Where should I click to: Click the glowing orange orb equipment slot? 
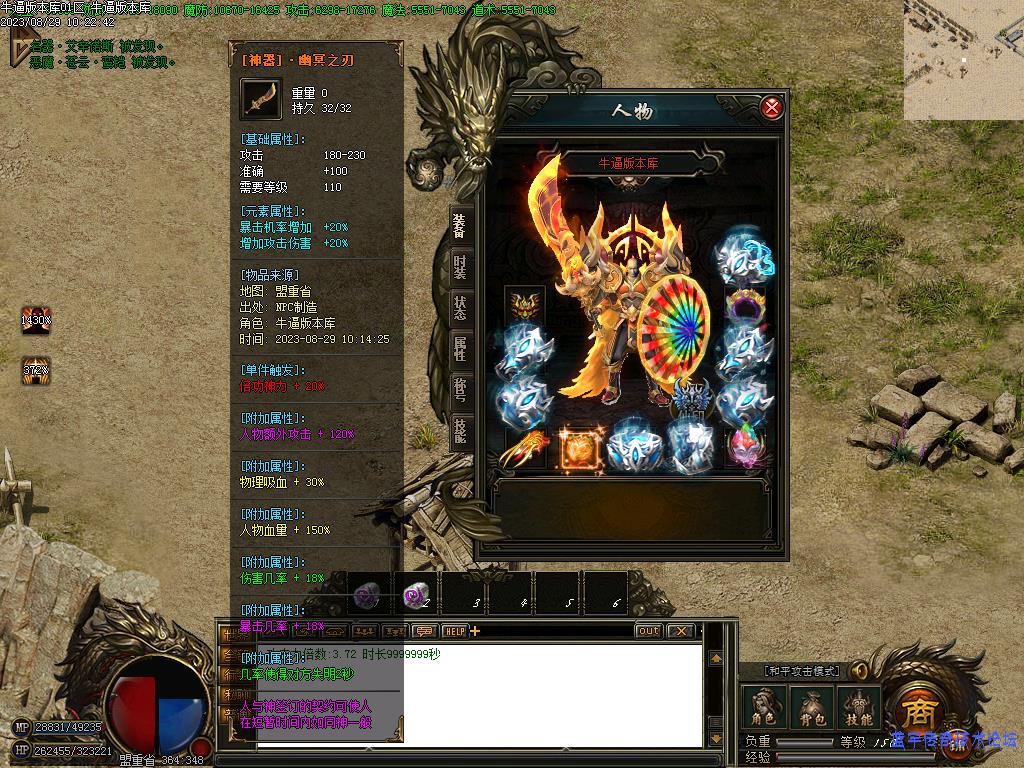click(x=578, y=448)
